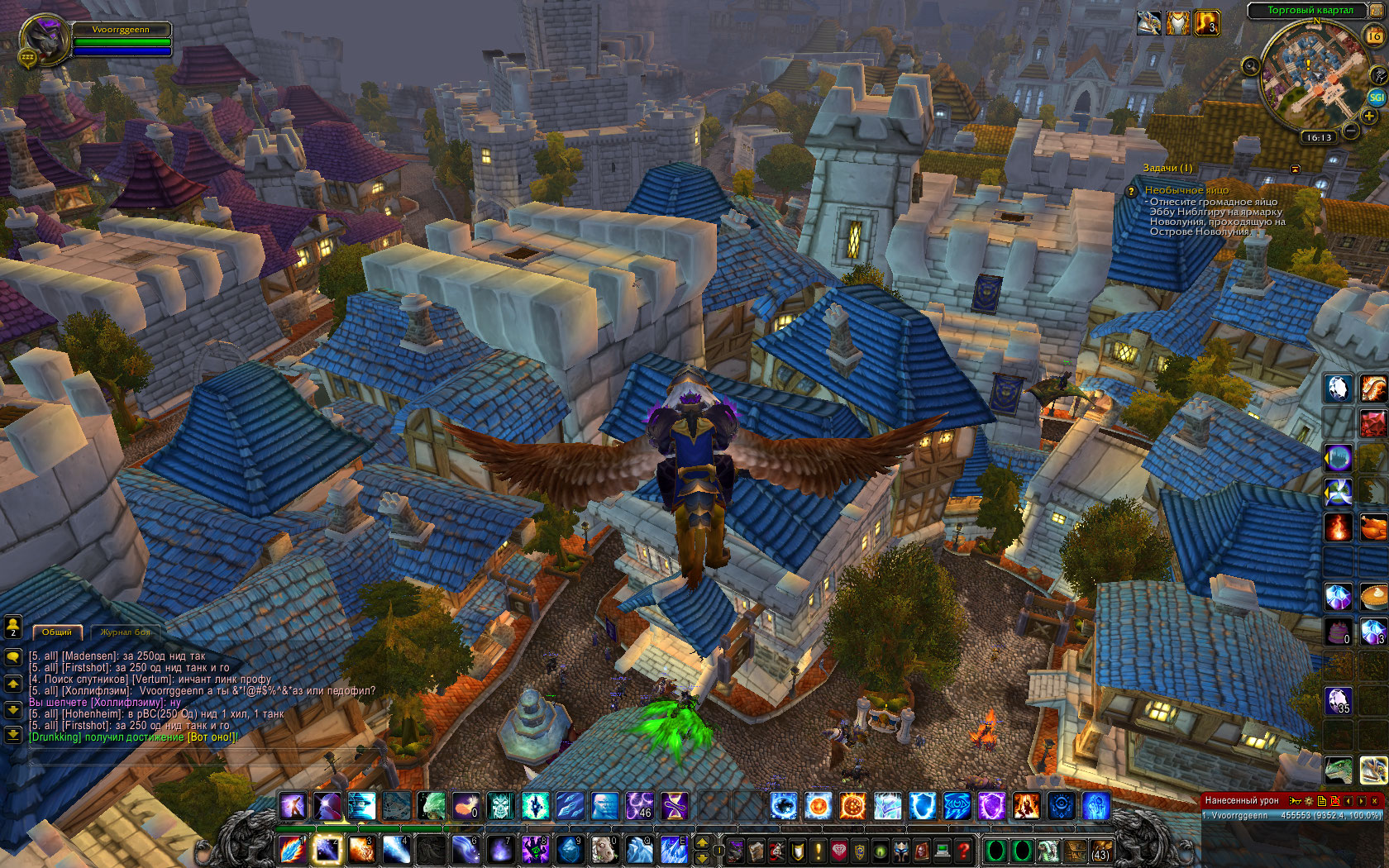The height and width of the screenshot is (868, 1389).
Task: Open the Журнал боя combat log tab
Action: (126, 632)
